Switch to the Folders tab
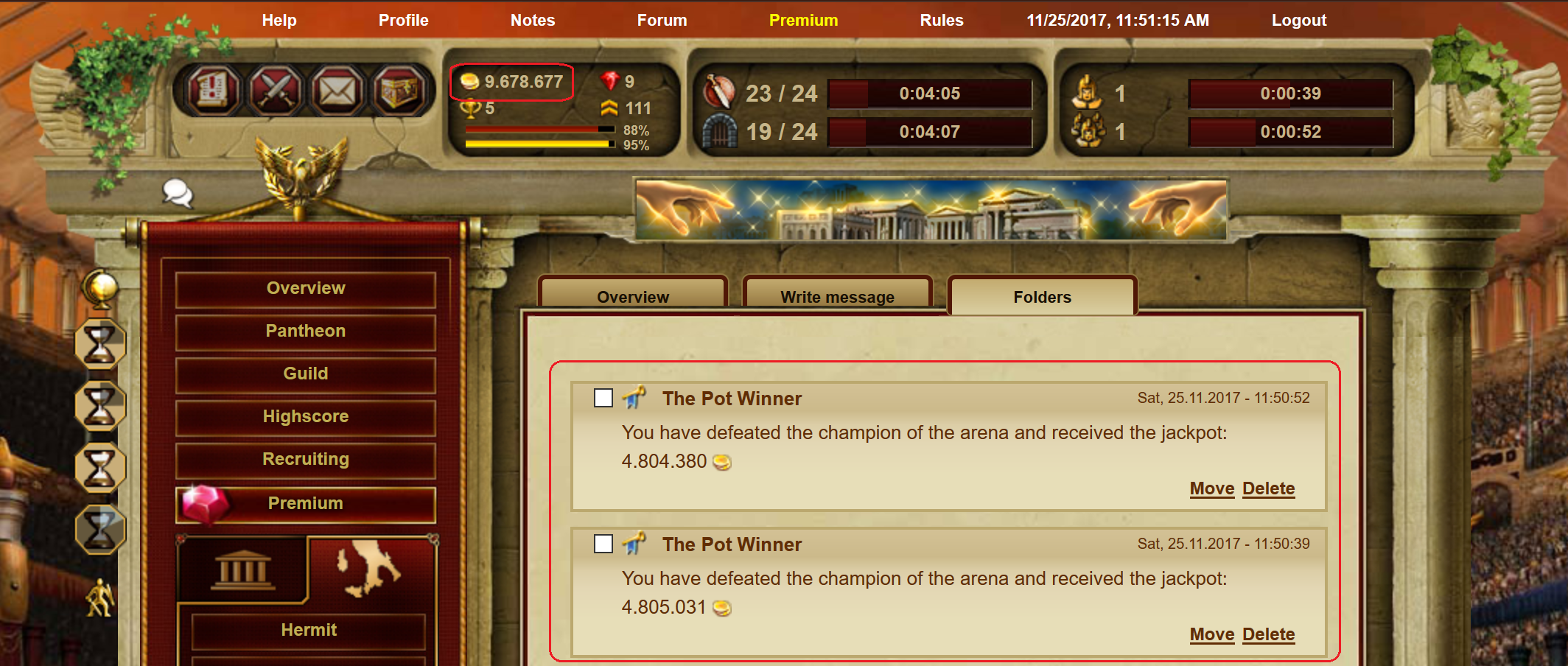 (x=1041, y=296)
